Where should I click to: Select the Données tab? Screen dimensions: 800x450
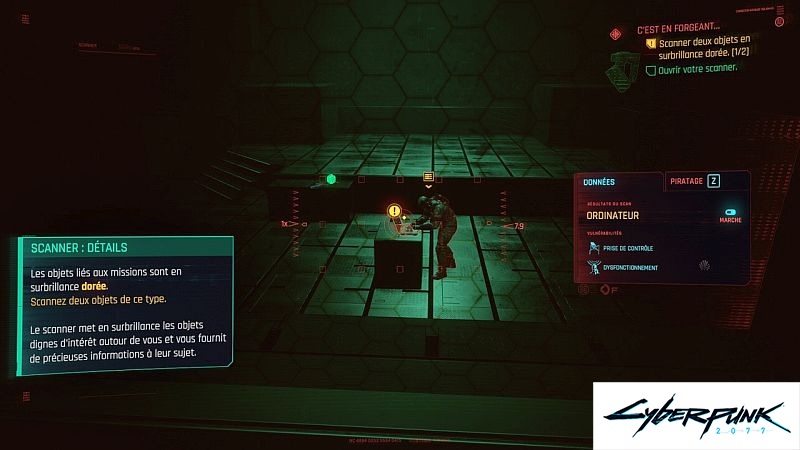click(x=618, y=182)
